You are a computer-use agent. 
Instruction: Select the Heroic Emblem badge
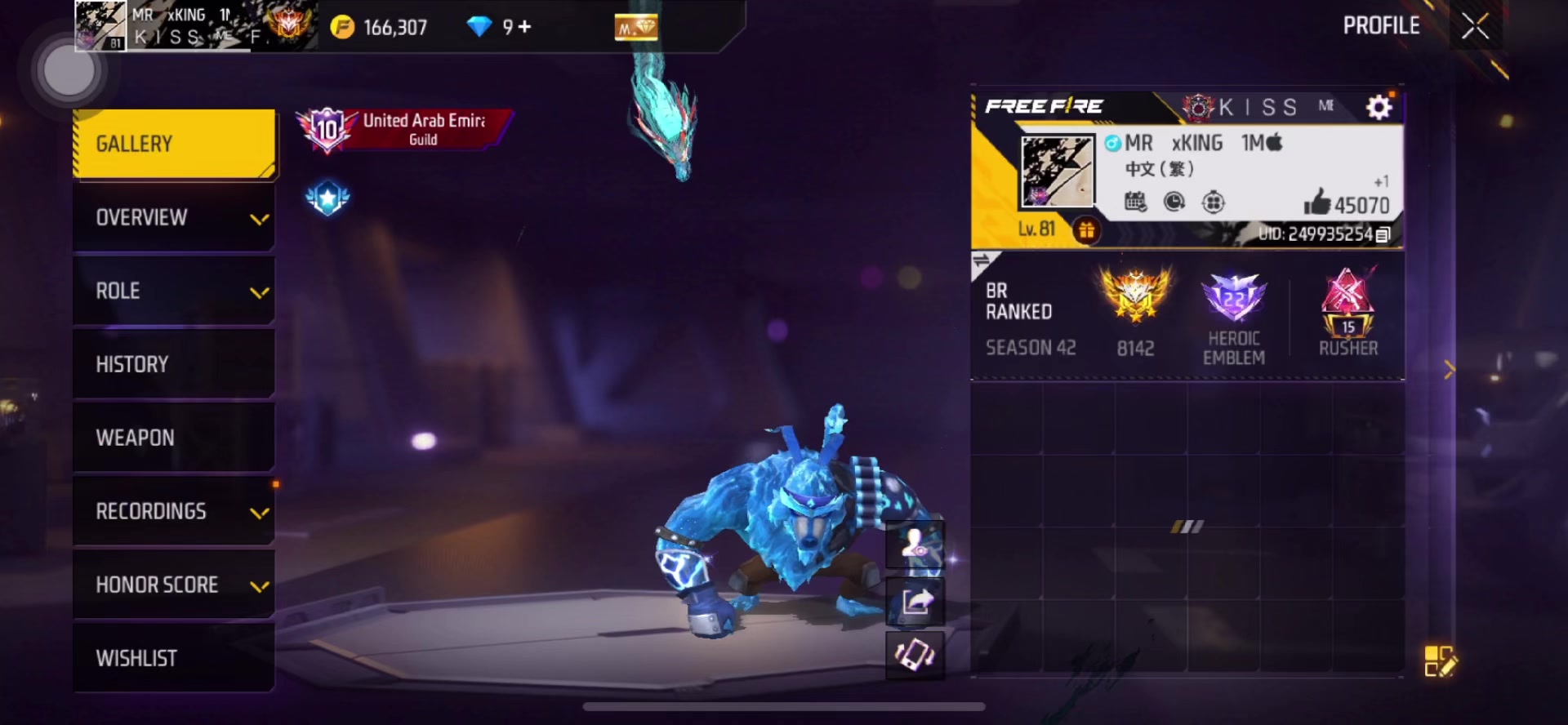[x=1233, y=317]
